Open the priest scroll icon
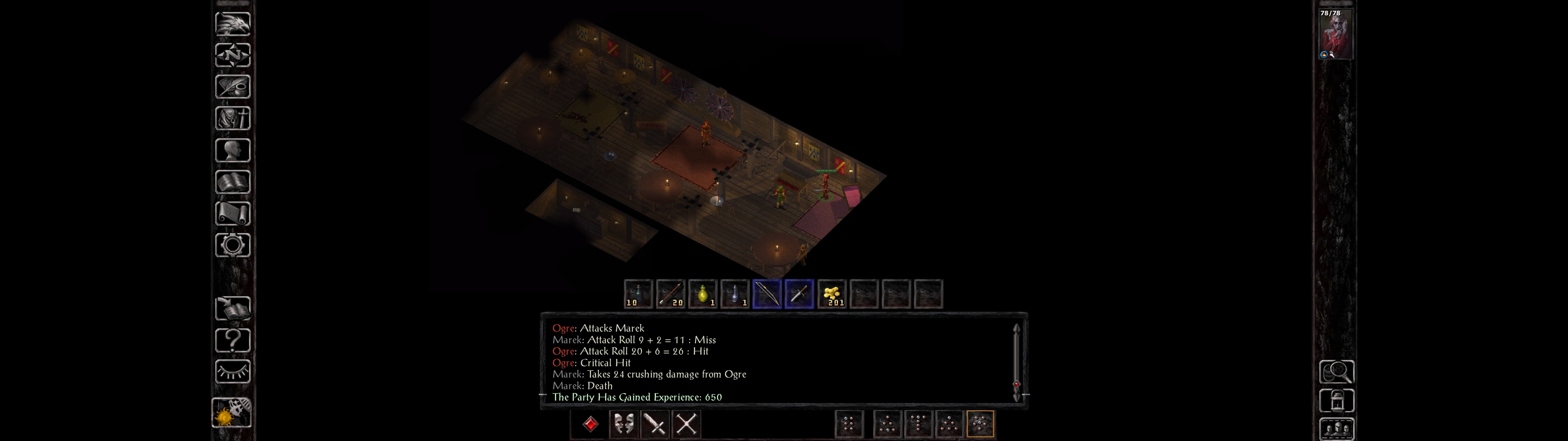1568x441 pixels. click(x=232, y=214)
